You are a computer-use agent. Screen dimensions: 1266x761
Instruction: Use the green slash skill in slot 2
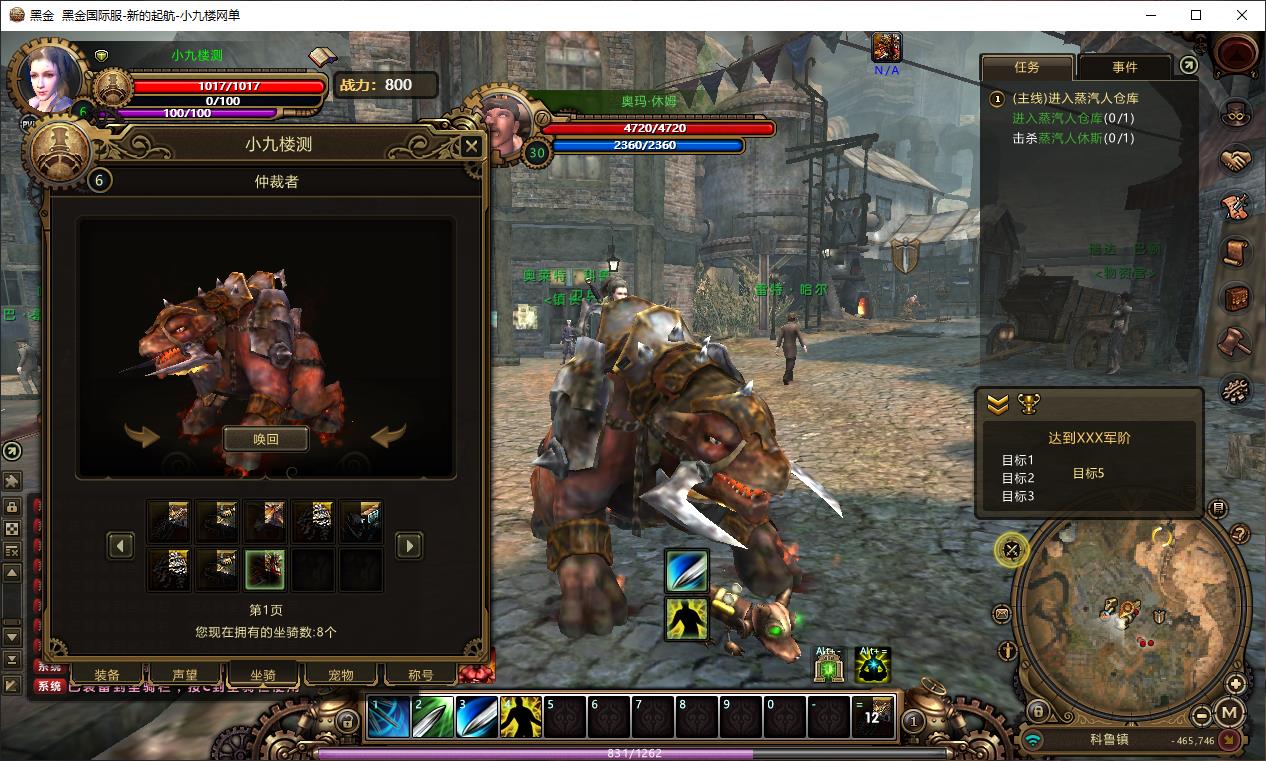pyautogui.click(x=433, y=717)
